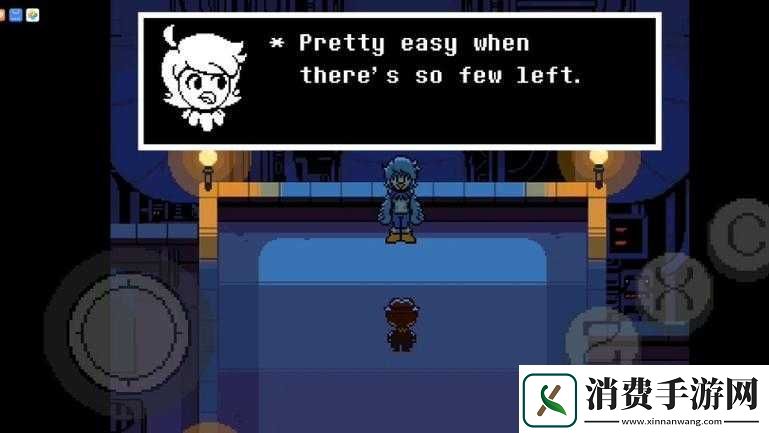The image size is (769, 433).
Task: Open the white app icon beside the blue one
Action: click(x=33, y=15)
